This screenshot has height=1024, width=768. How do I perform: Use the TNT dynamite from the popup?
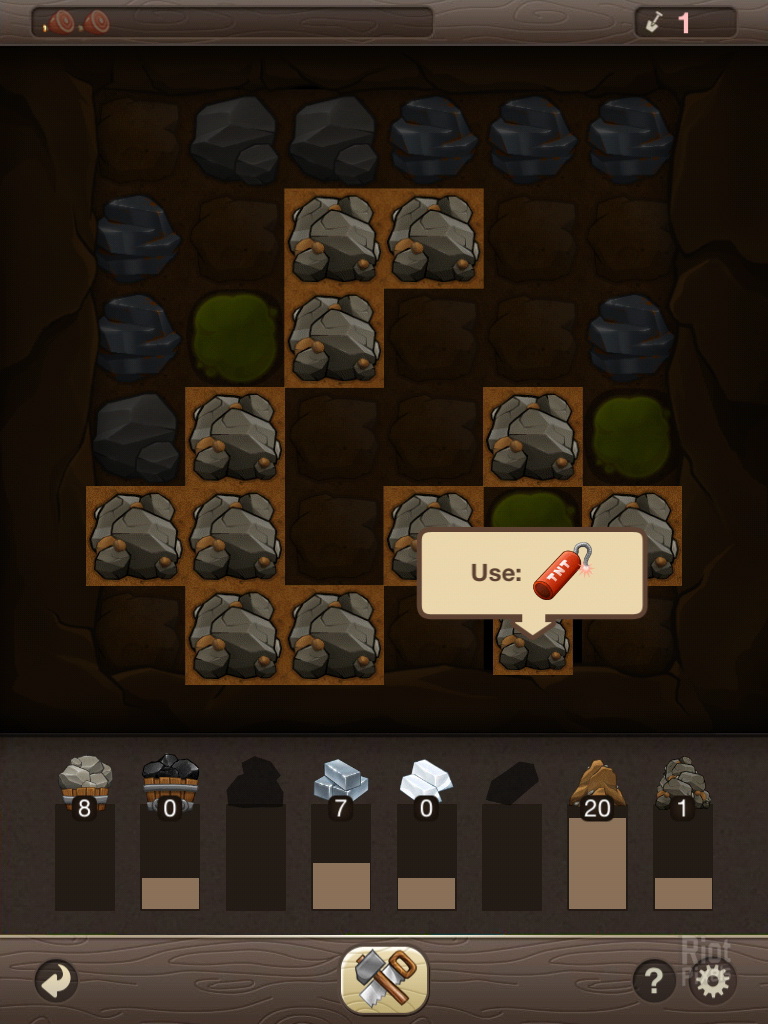click(562, 573)
